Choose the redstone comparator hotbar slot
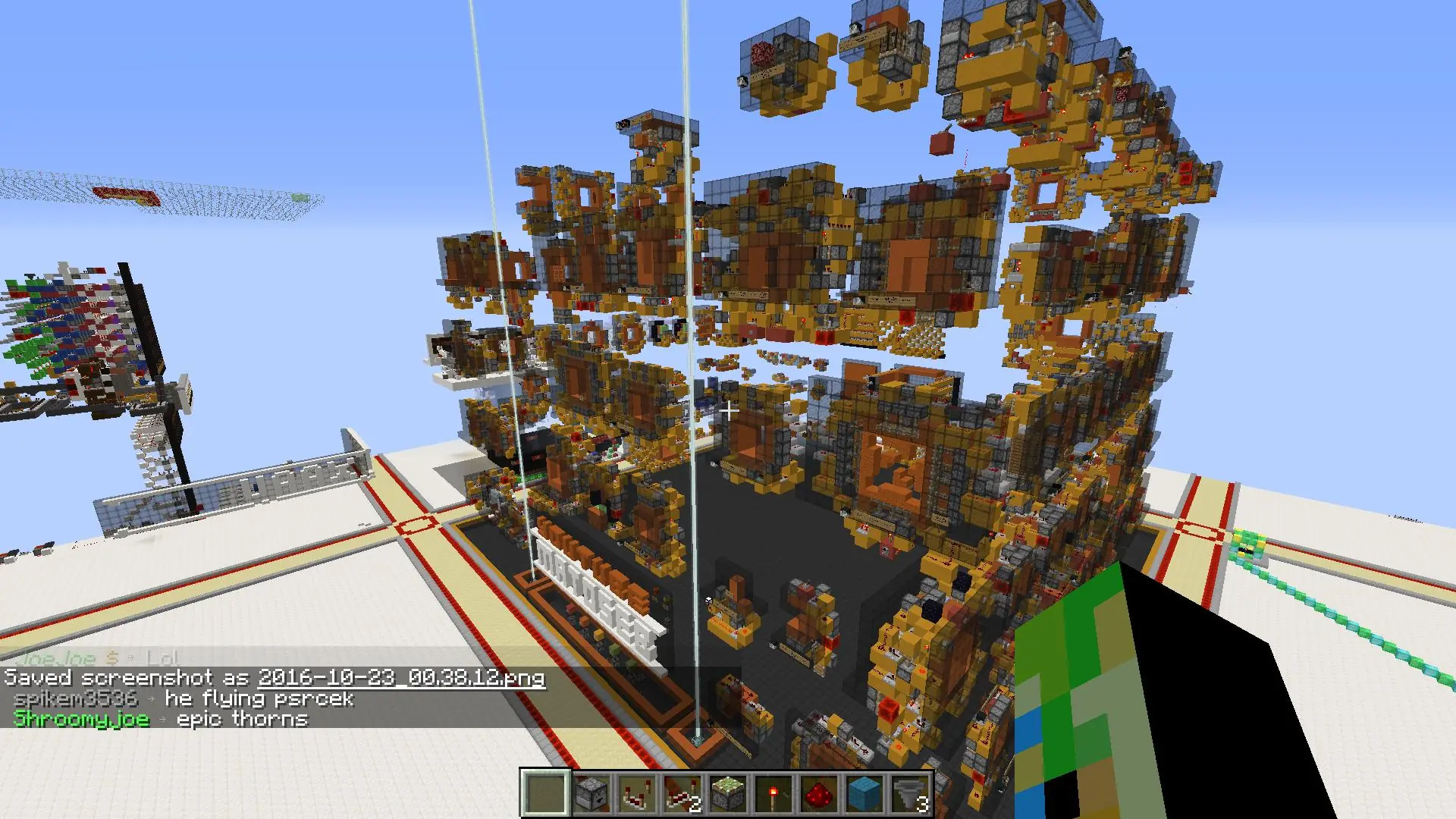This screenshot has width=1456, height=819. [x=636, y=793]
